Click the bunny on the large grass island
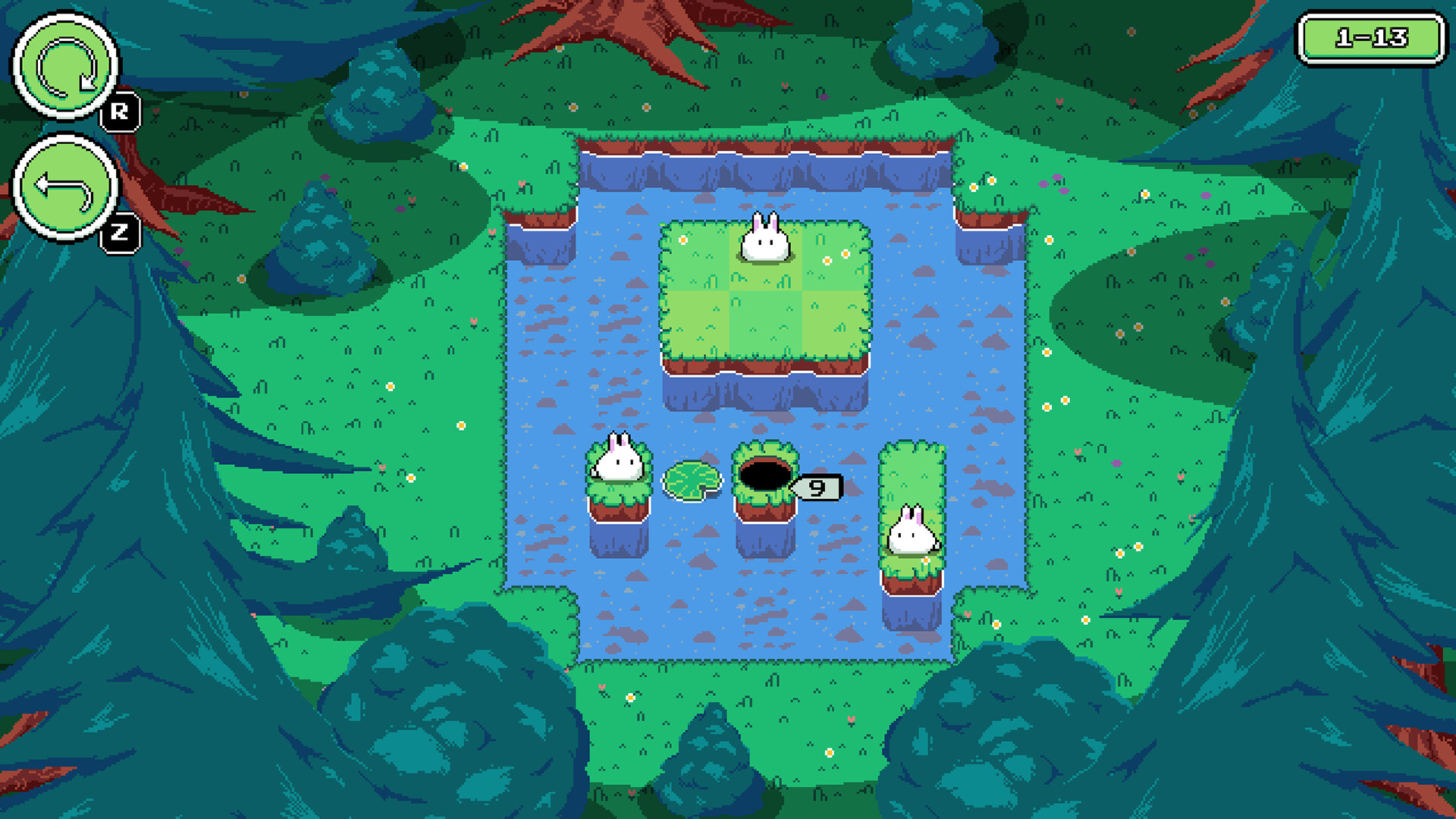This screenshot has width=1456, height=819. click(764, 239)
